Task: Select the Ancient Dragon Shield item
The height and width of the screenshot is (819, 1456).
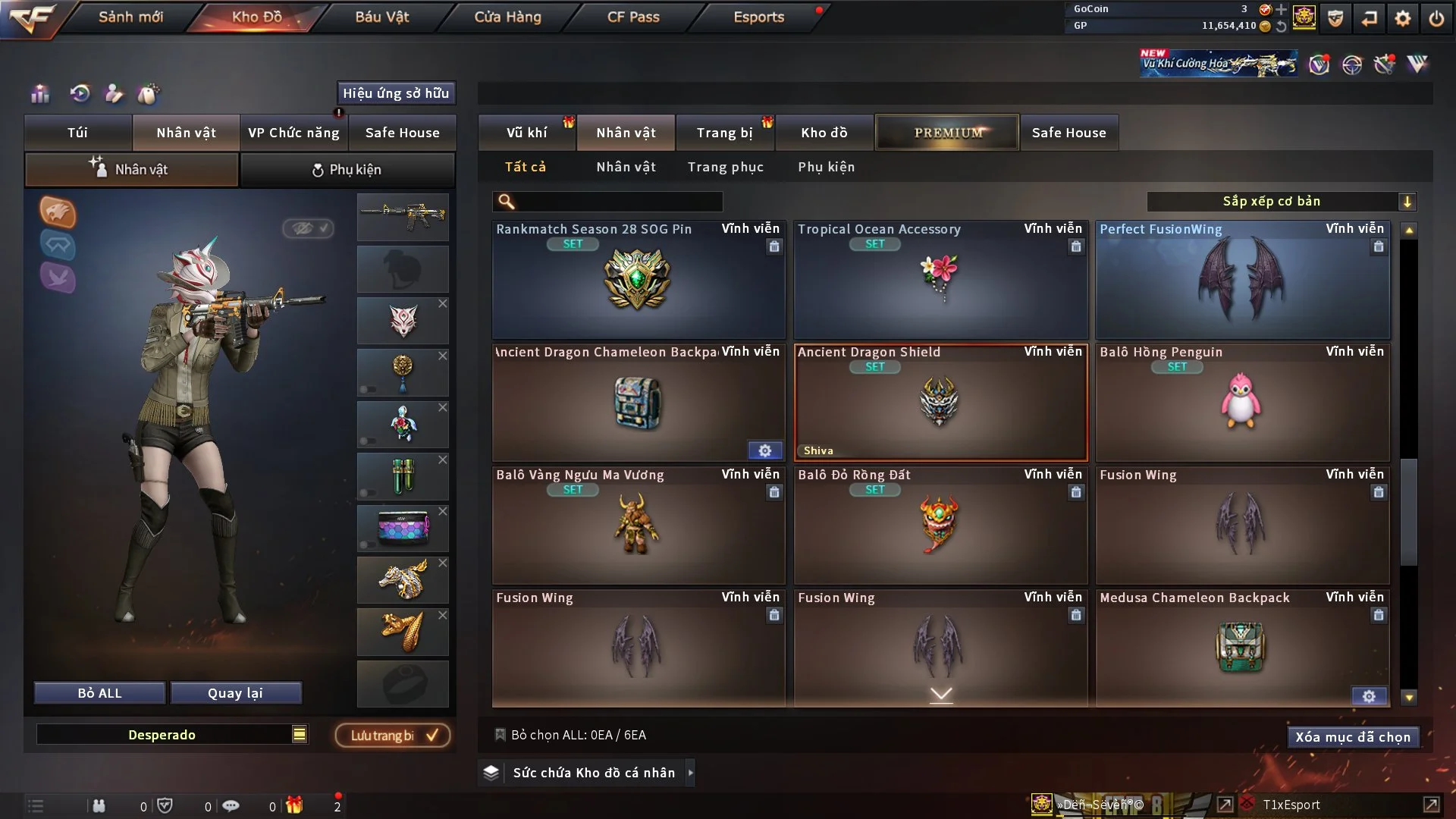Action: [x=940, y=403]
